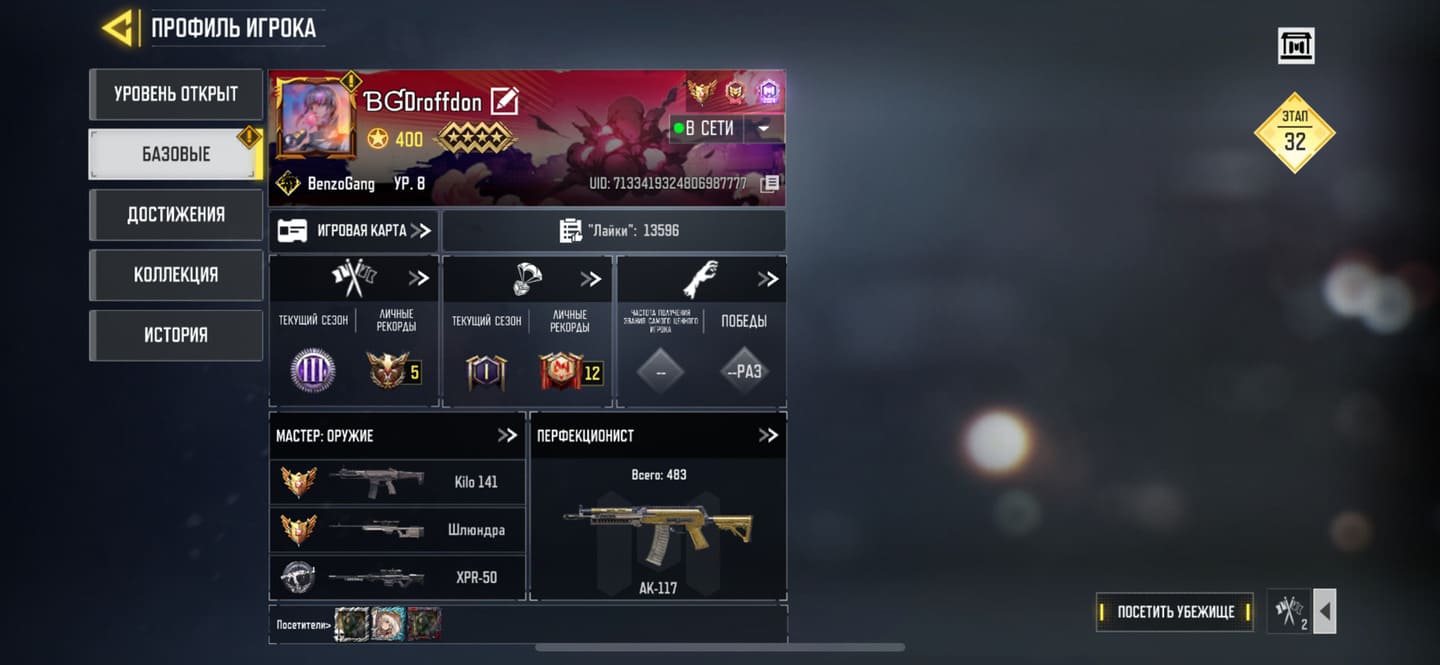The image size is (1440, 665).
Task: Click the Посетить убежище button
Action: [1175, 612]
